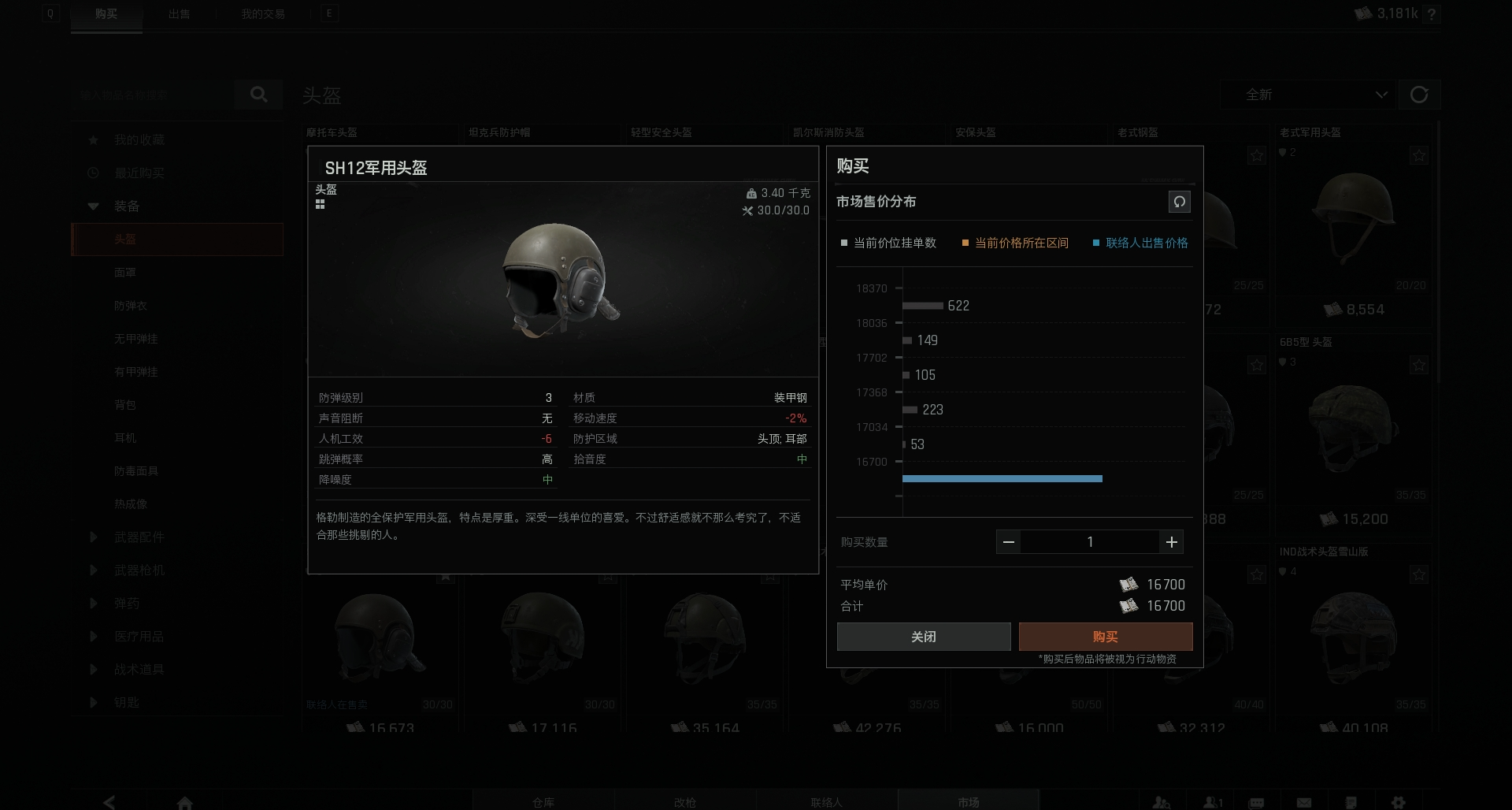Star the IND战术头盔雪山版 item
The image size is (1512, 810).
[x=1418, y=574]
